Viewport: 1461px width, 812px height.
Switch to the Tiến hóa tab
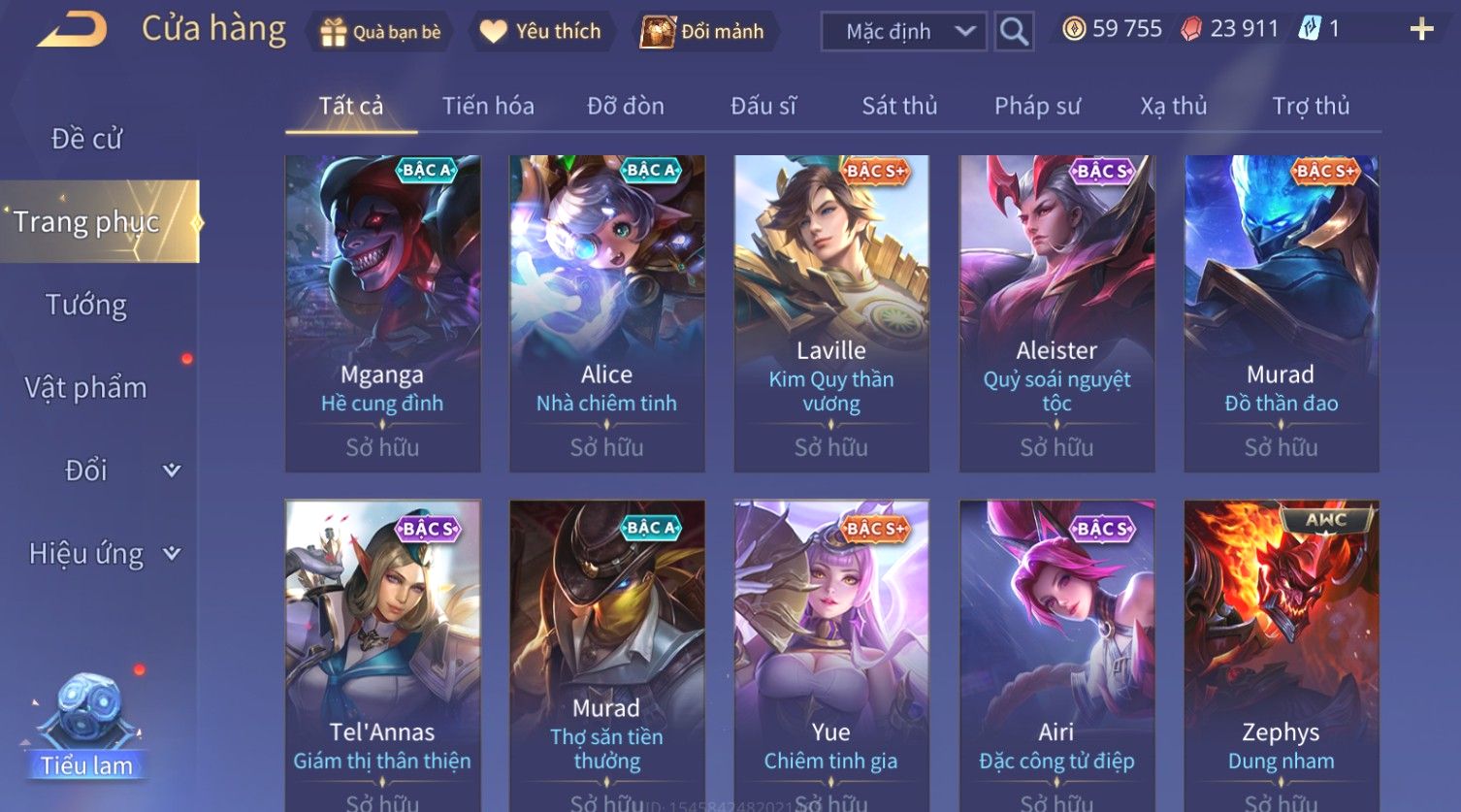(488, 106)
